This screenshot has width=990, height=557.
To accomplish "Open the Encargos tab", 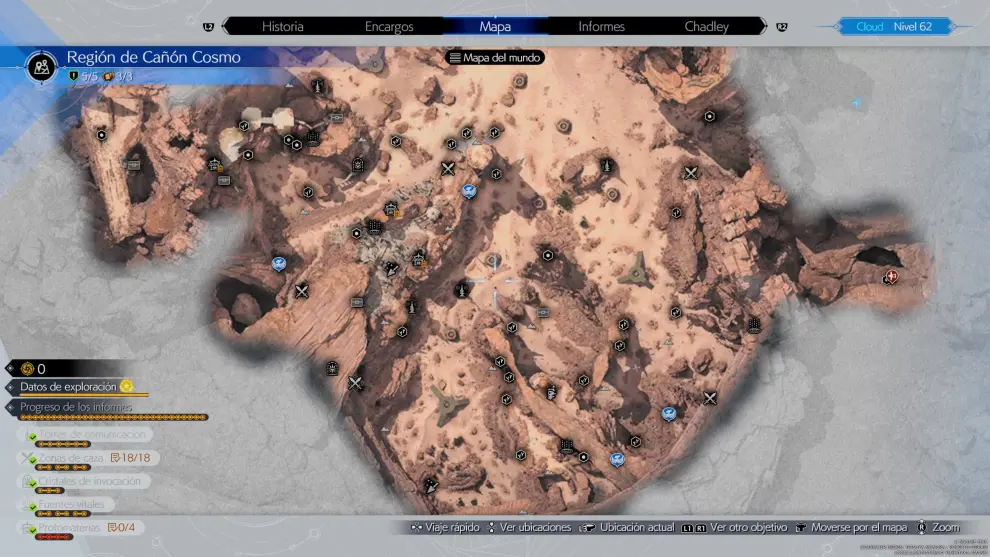I will [x=389, y=26].
